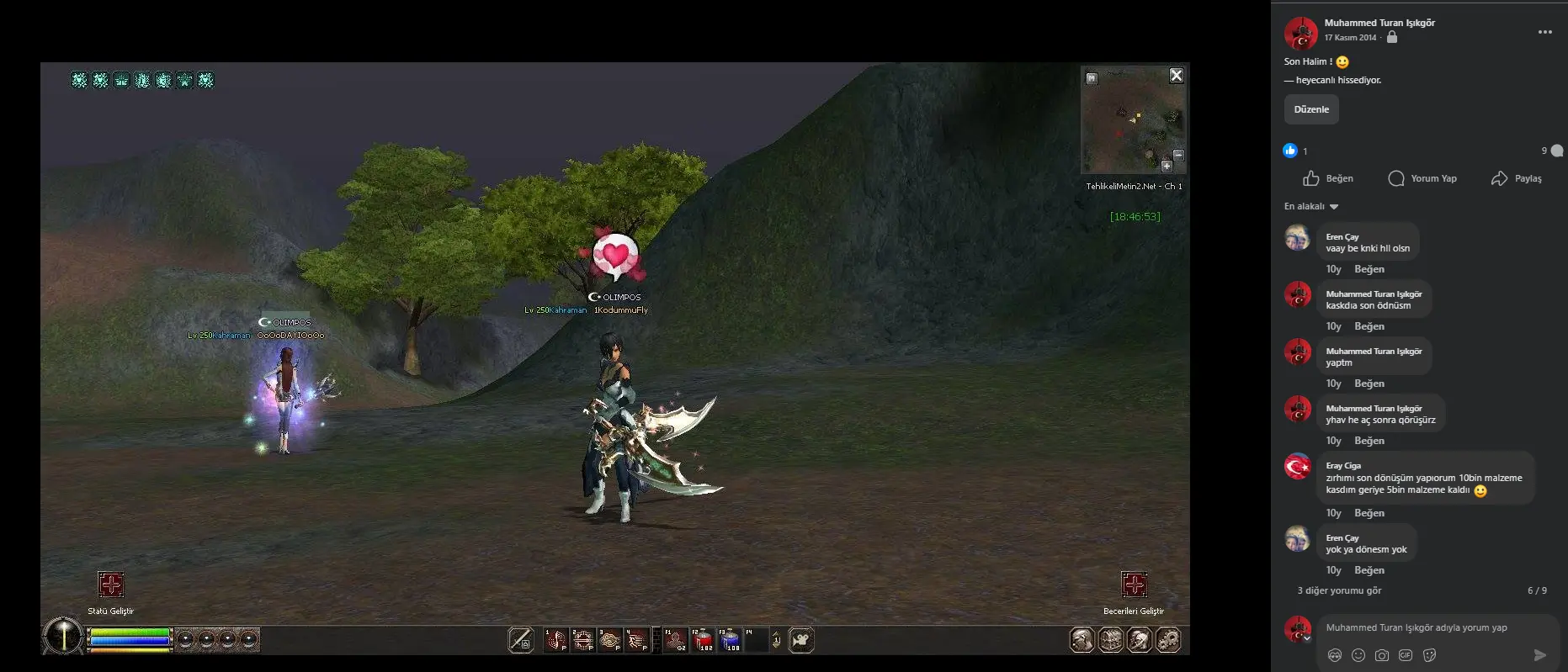Open the full map via minimap M button
Image resolution: width=1568 pixels, height=672 pixels.
click(1092, 78)
